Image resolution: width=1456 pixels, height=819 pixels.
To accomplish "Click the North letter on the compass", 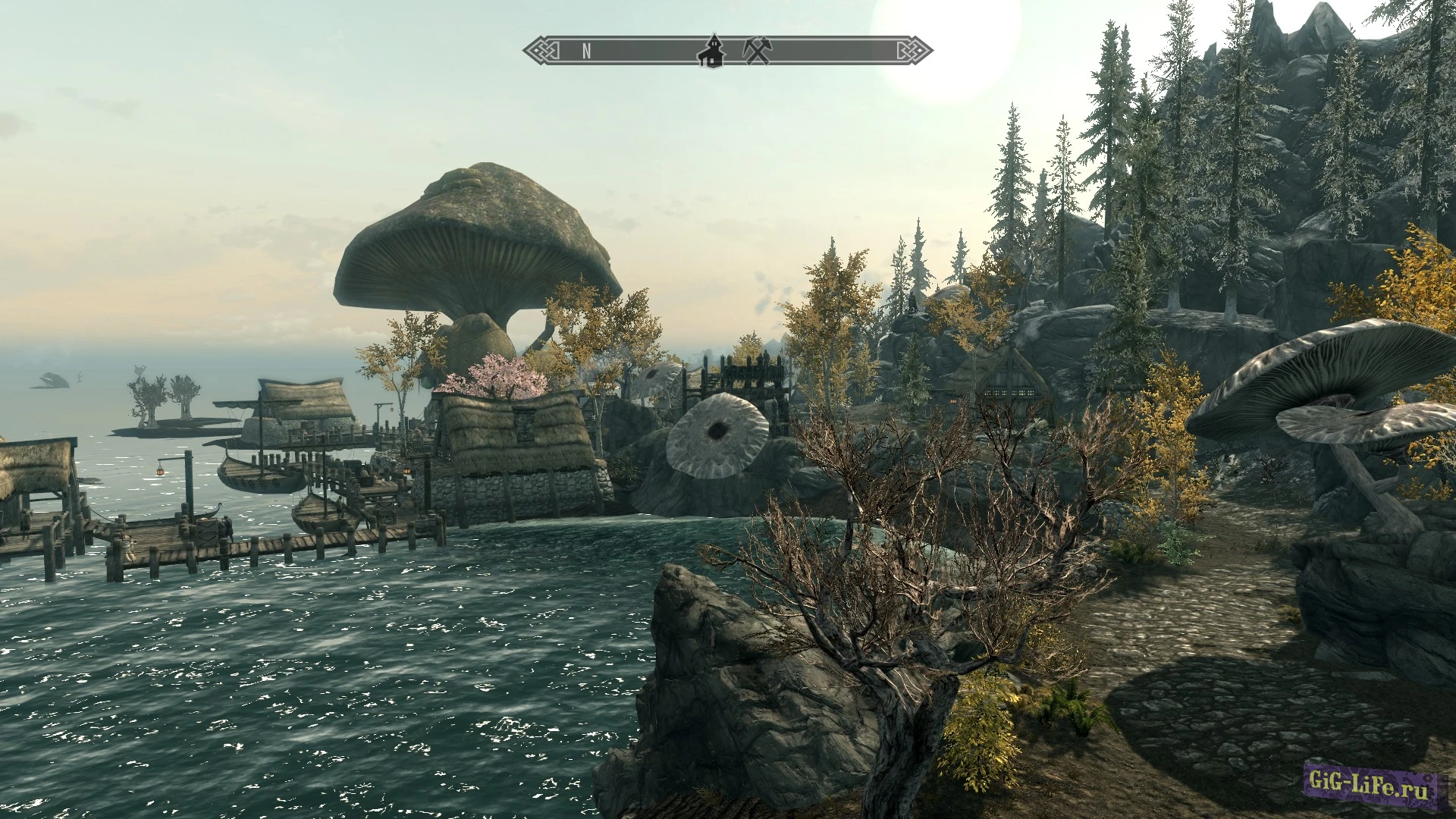I will point(586,51).
